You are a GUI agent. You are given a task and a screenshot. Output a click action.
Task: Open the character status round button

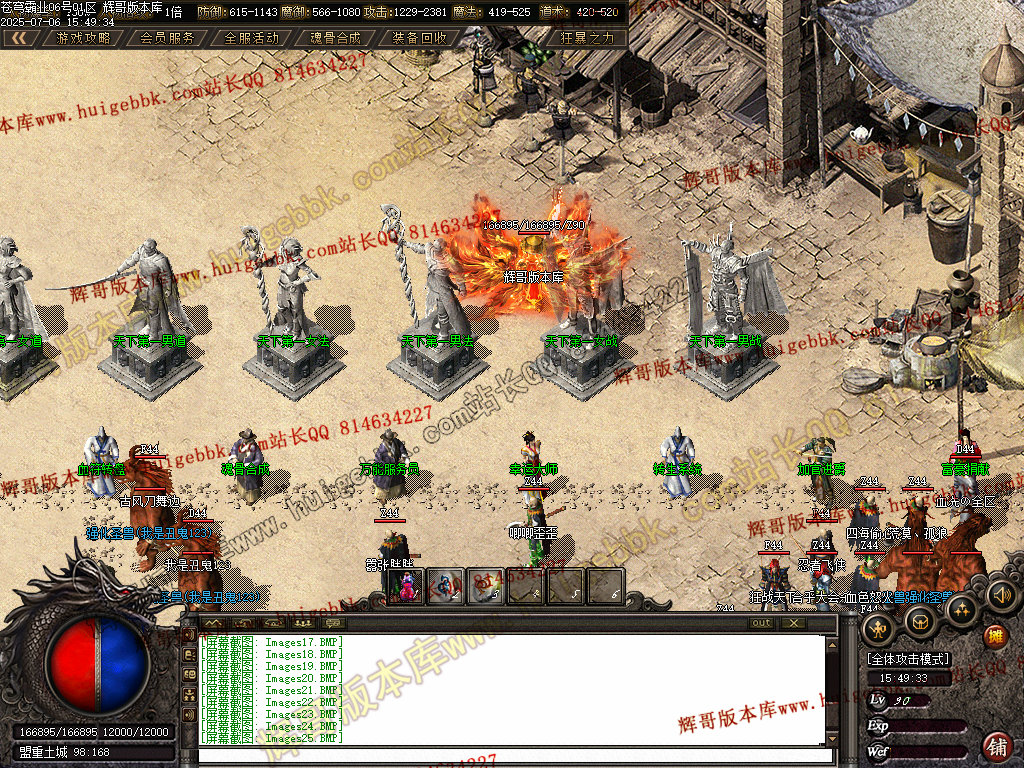(879, 628)
